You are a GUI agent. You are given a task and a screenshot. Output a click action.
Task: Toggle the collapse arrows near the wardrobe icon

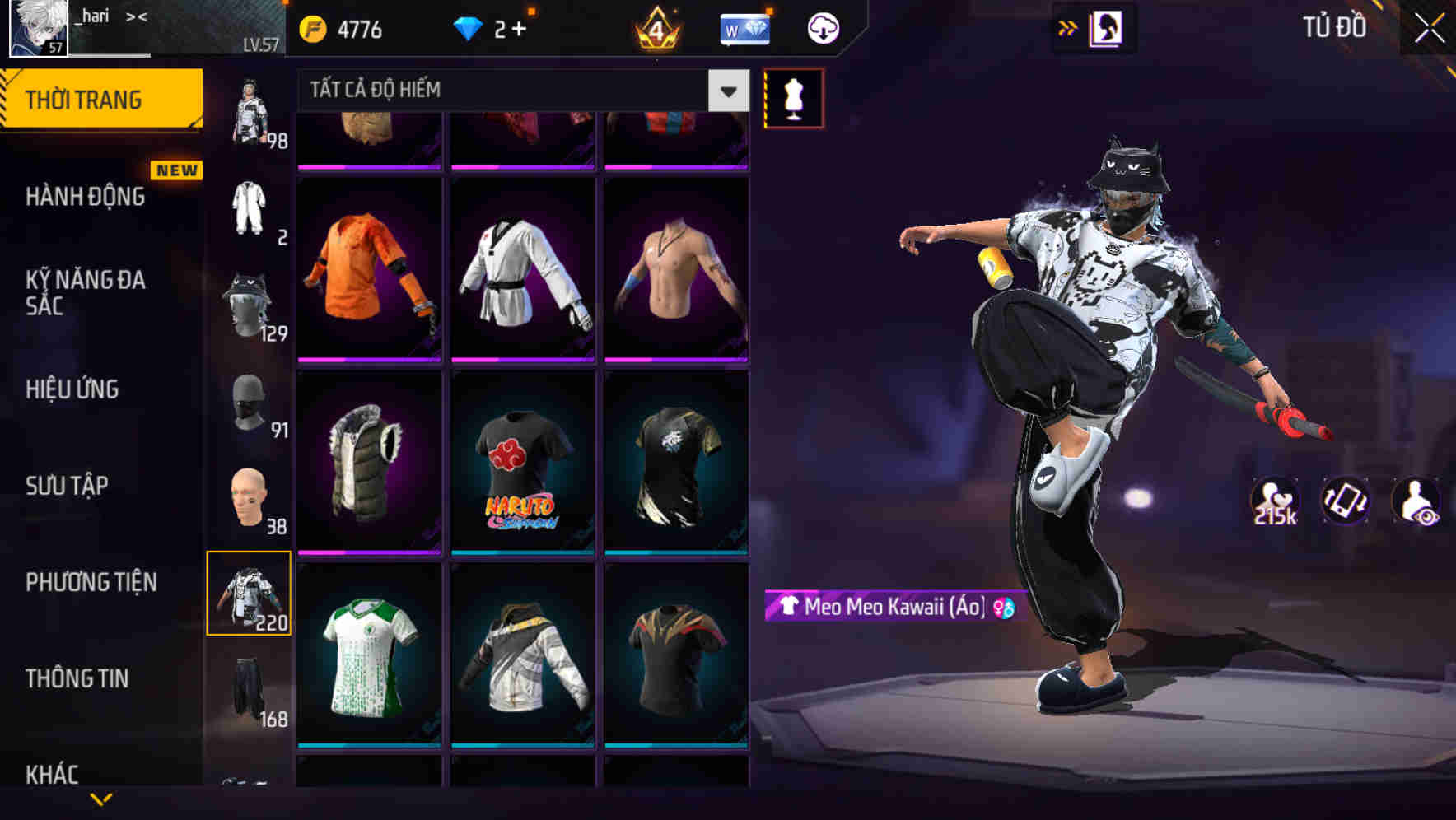pyautogui.click(x=1067, y=26)
